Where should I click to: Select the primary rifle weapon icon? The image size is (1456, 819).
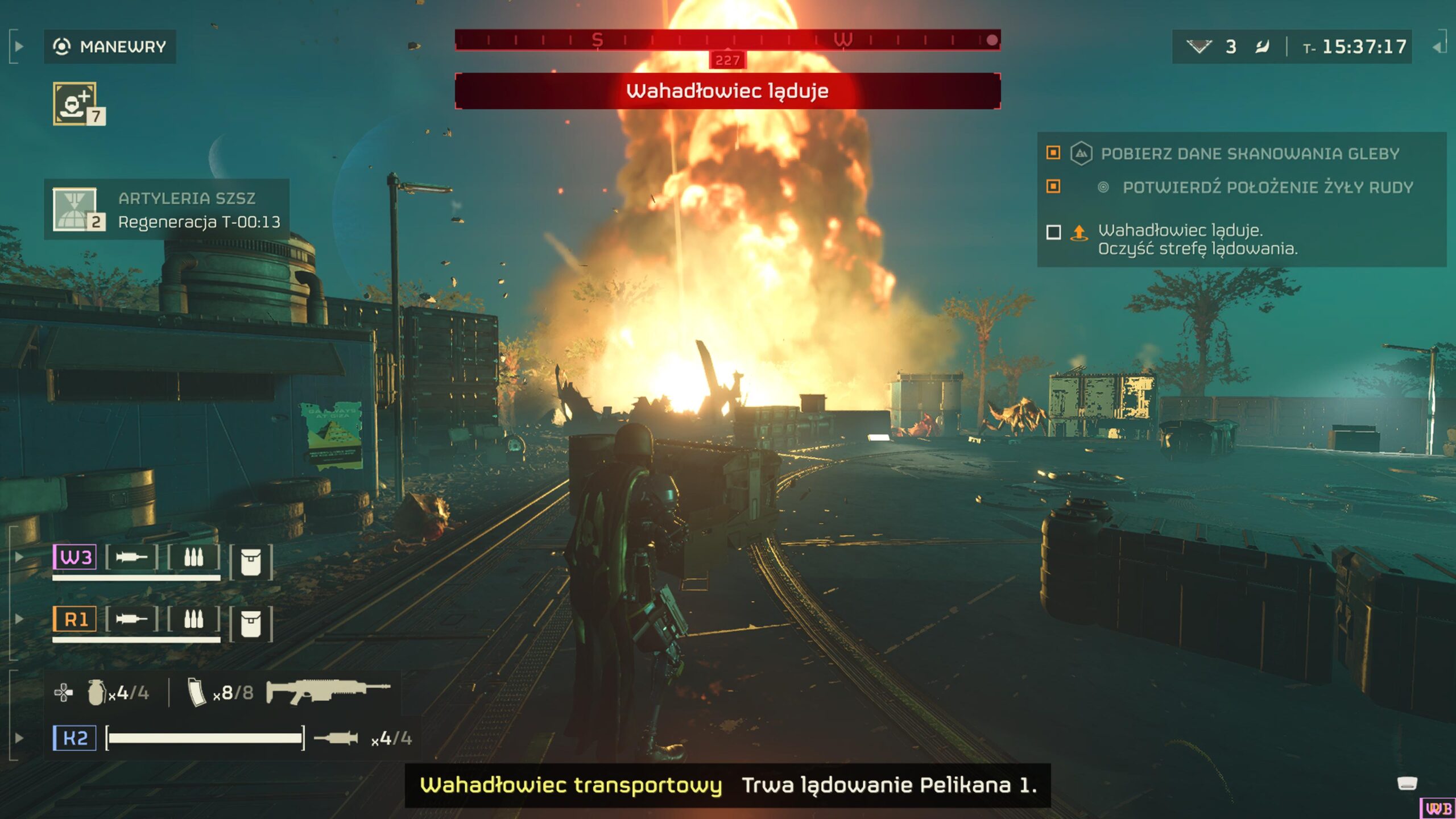tap(328, 690)
